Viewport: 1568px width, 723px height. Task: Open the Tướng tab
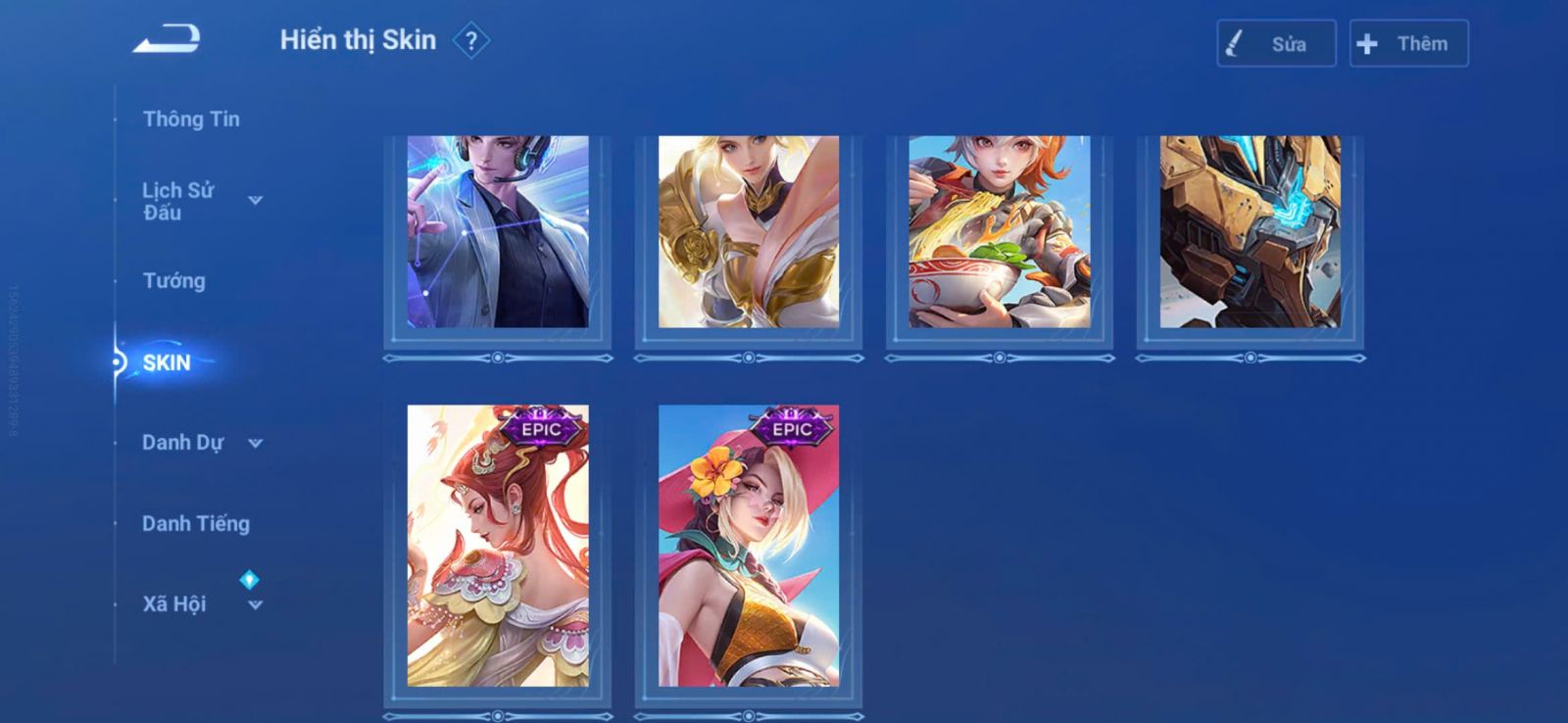(x=174, y=281)
